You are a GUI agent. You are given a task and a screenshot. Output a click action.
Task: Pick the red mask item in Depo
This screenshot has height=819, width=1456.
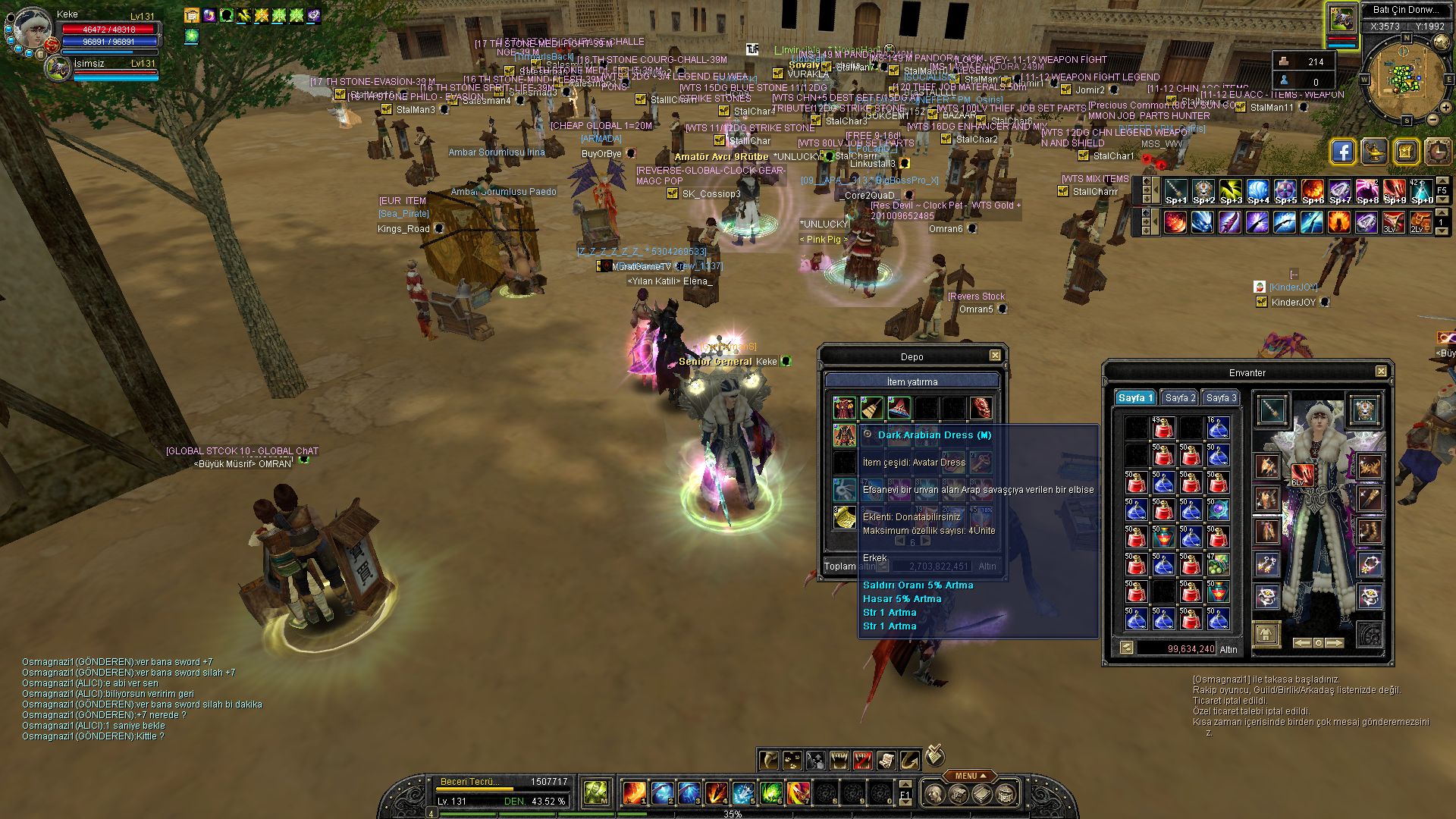click(981, 408)
